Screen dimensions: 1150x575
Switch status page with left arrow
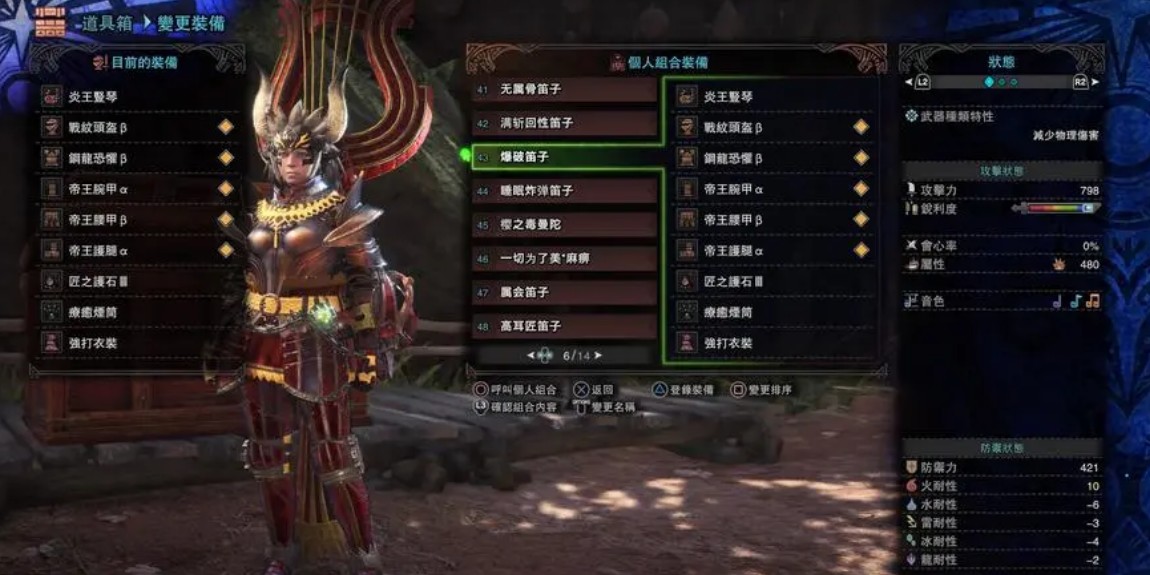909,82
